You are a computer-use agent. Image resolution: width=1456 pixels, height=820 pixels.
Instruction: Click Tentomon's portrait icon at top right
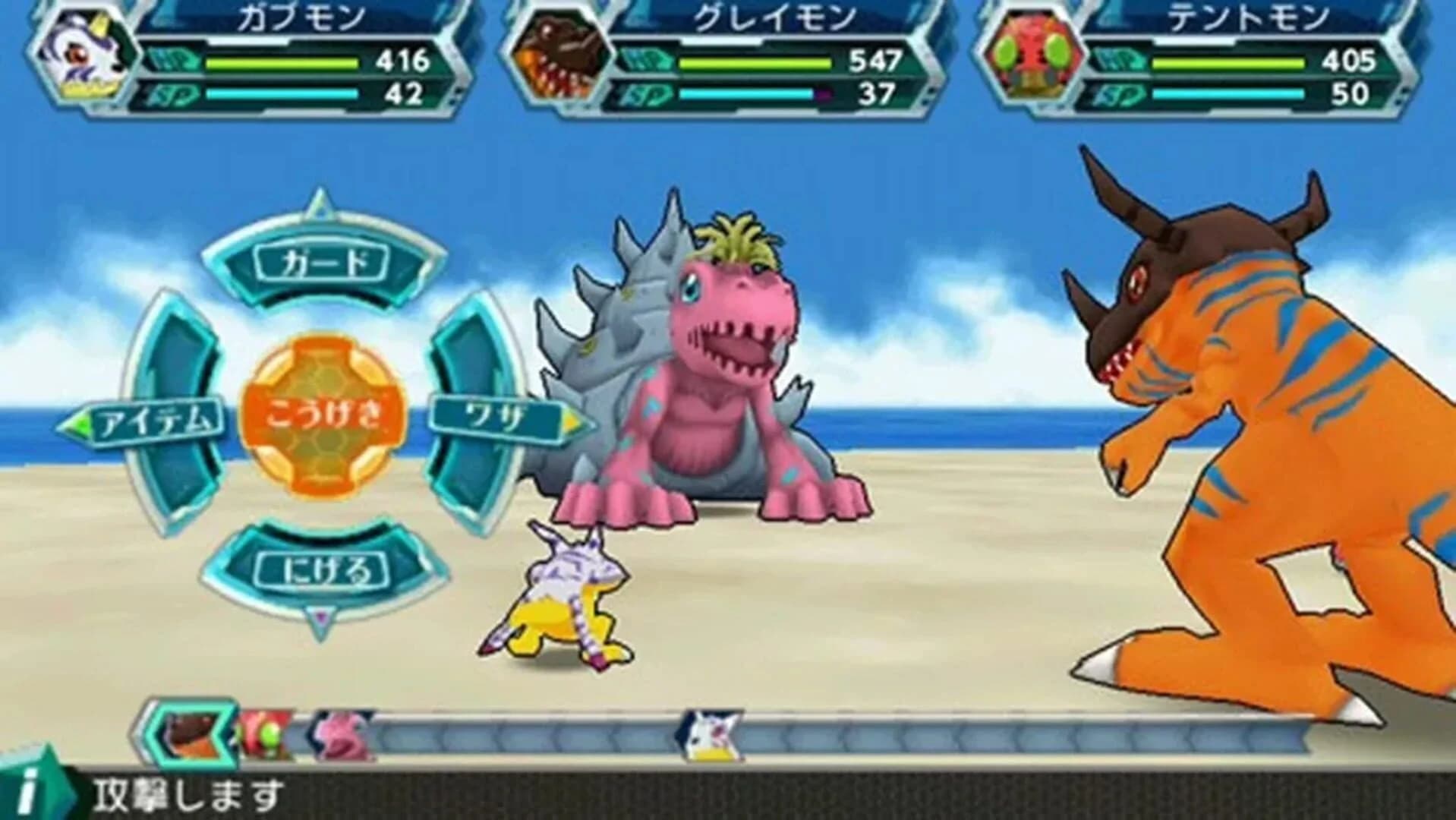1034,53
